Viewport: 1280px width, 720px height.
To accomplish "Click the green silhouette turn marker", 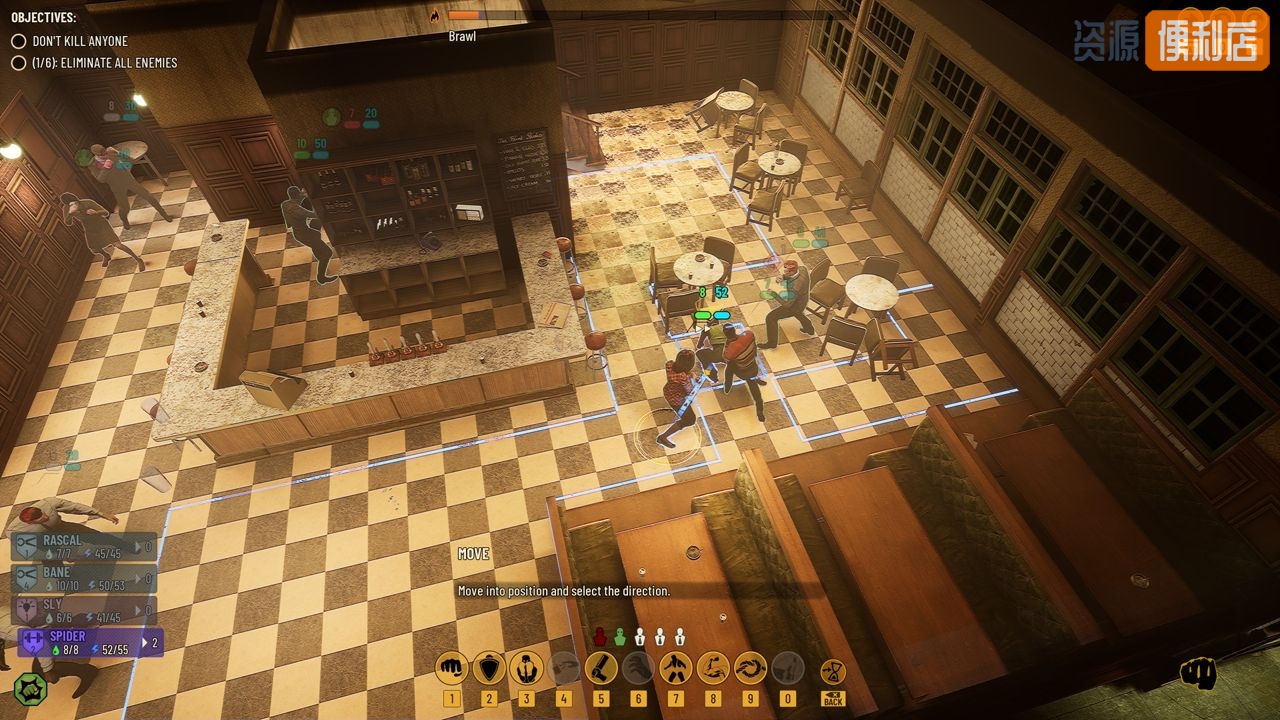I will click(620, 636).
